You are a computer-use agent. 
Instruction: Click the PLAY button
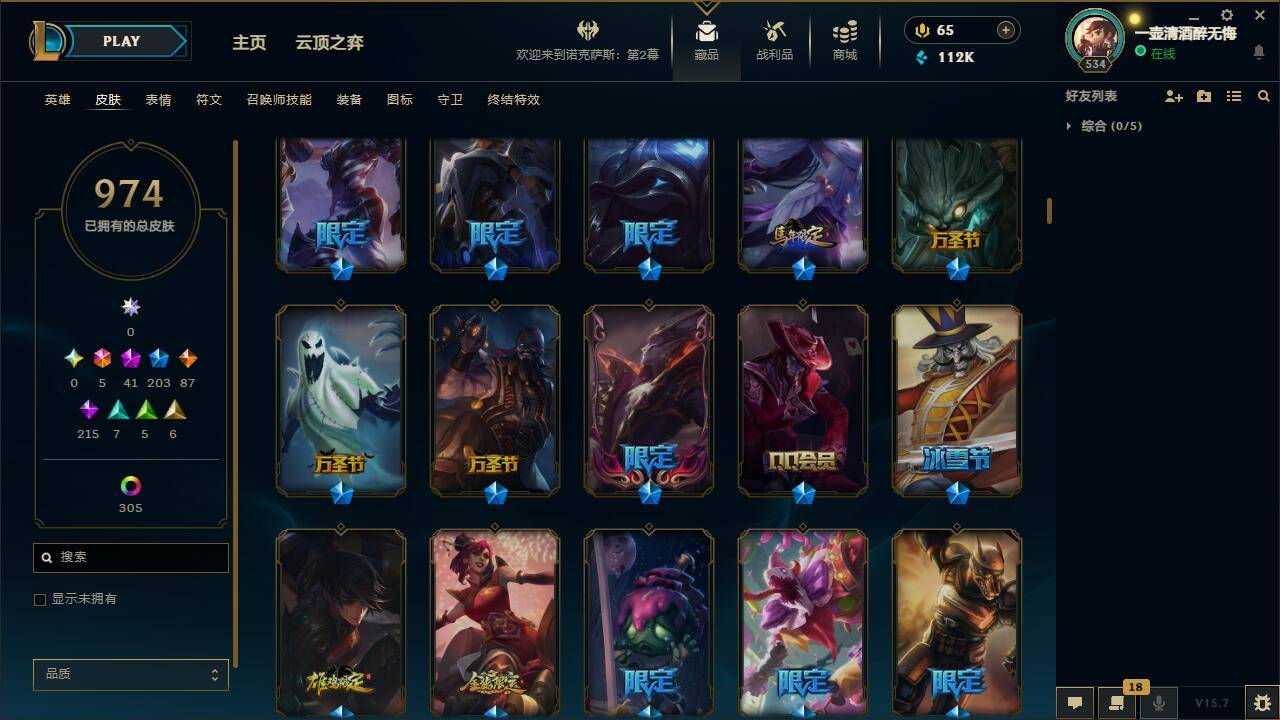pos(121,41)
